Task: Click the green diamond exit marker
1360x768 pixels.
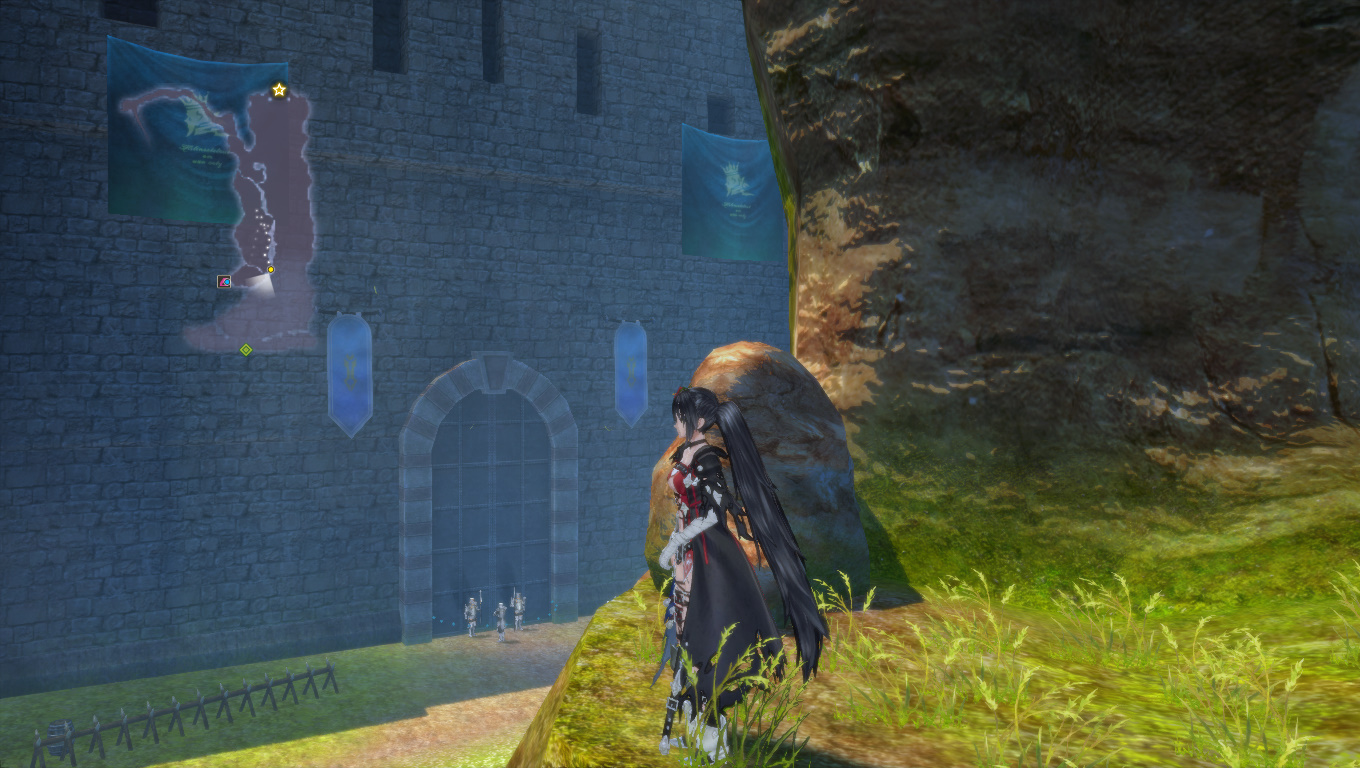Action: click(x=245, y=350)
